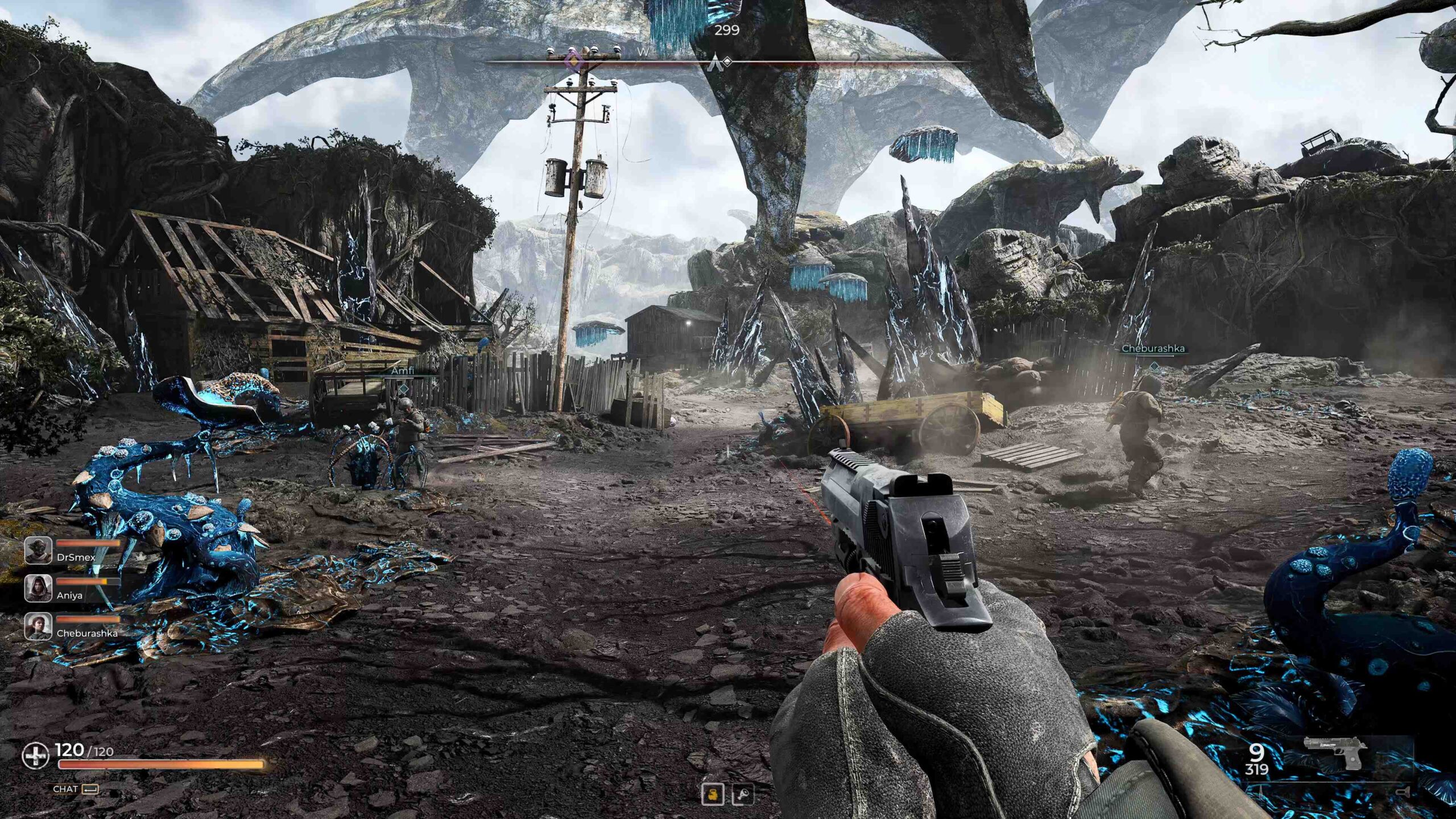Select Aniya's squad portrait

coord(38,588)
